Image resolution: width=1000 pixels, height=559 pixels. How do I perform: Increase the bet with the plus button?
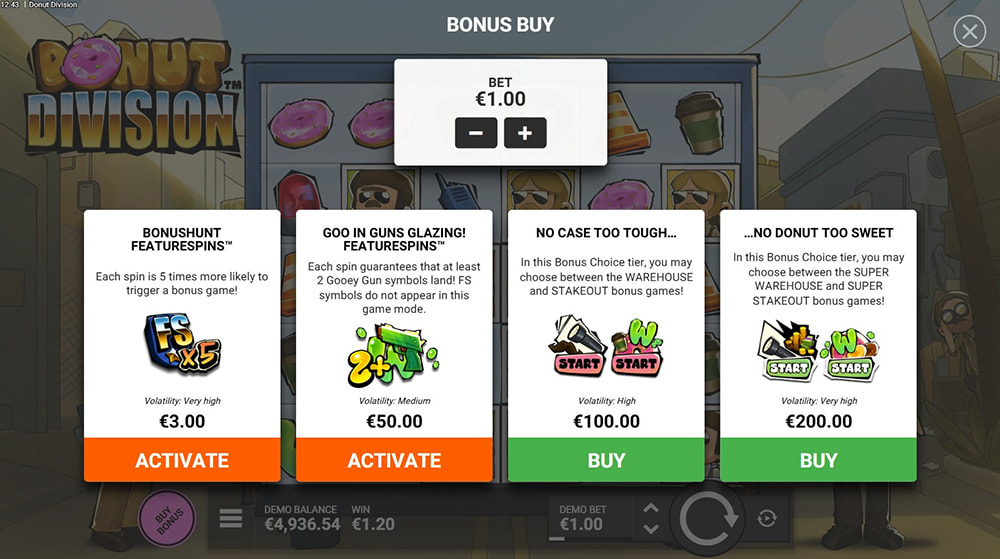525,132
